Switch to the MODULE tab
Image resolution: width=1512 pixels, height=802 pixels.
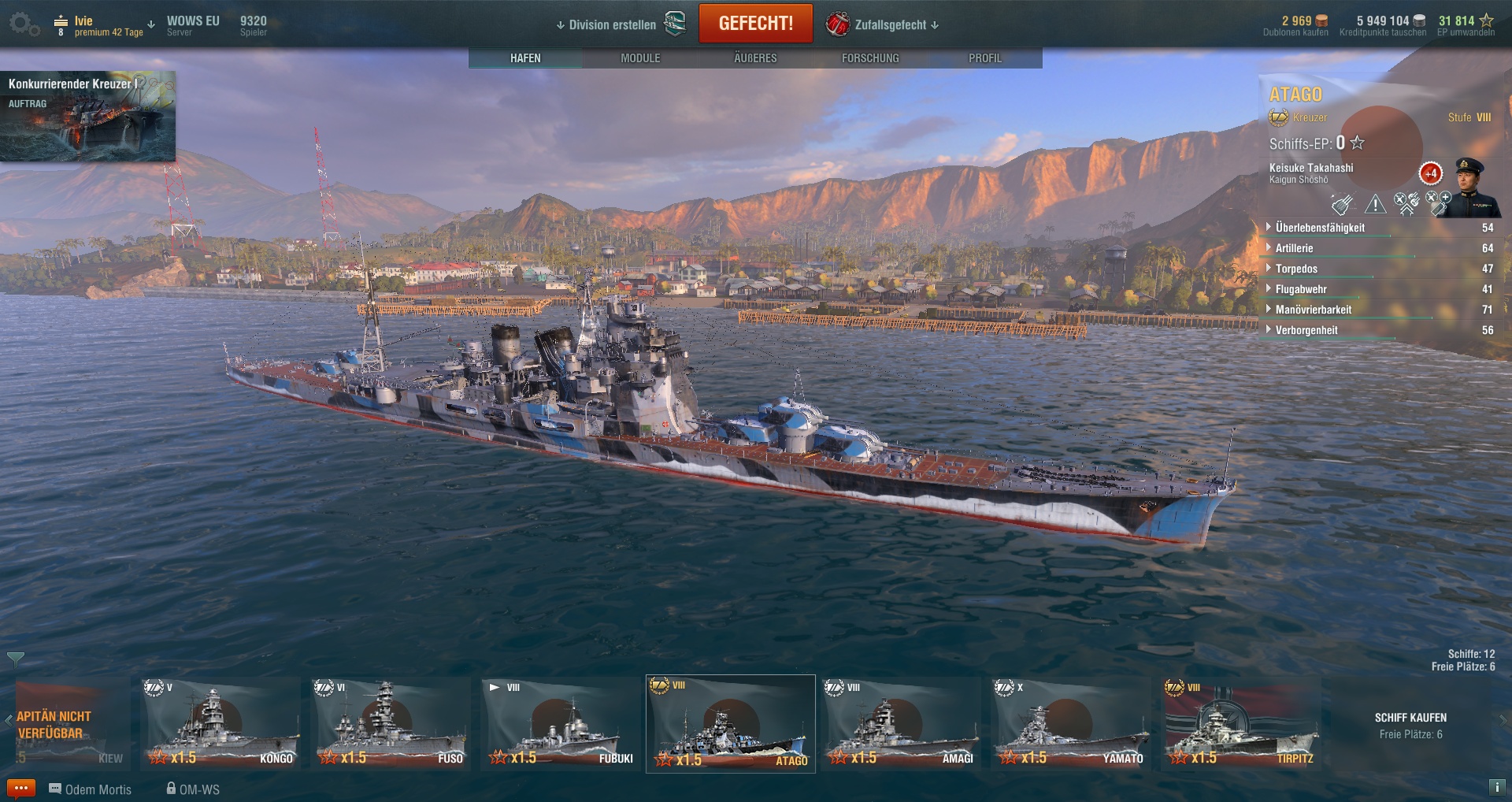coord(640,58)
